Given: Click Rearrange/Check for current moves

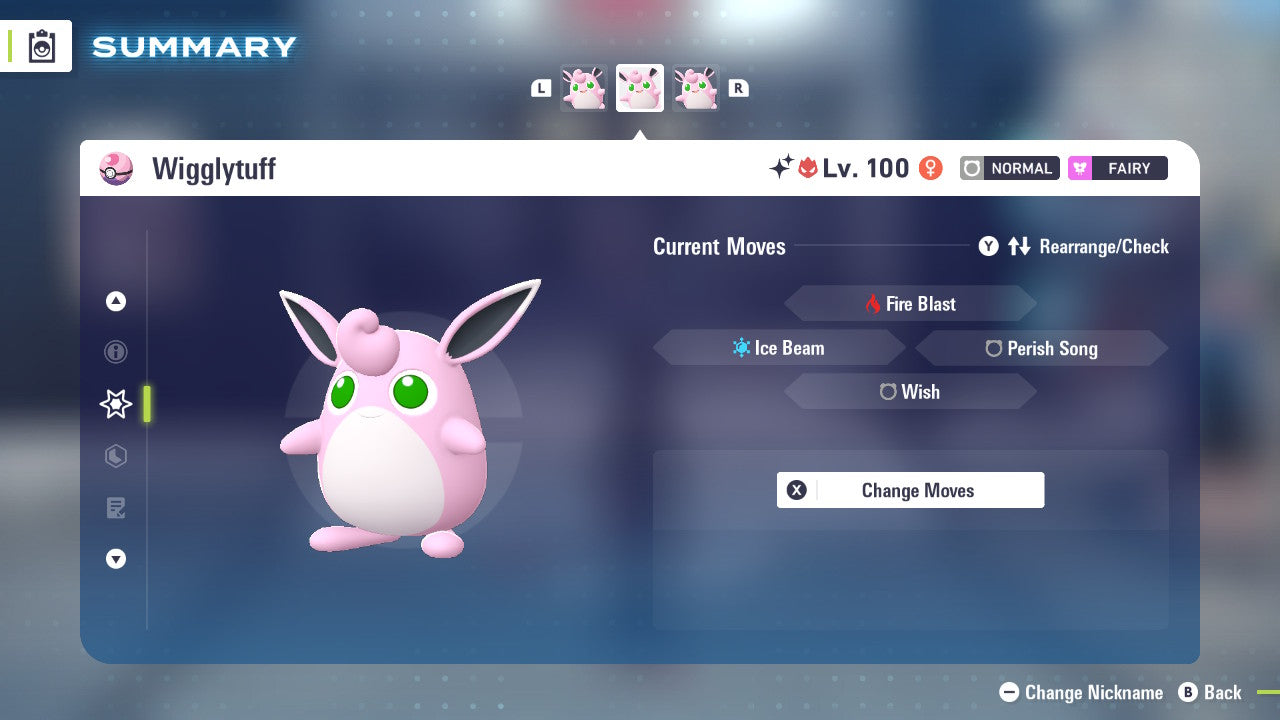Looking at the screenshot, I should (1074, 247).
